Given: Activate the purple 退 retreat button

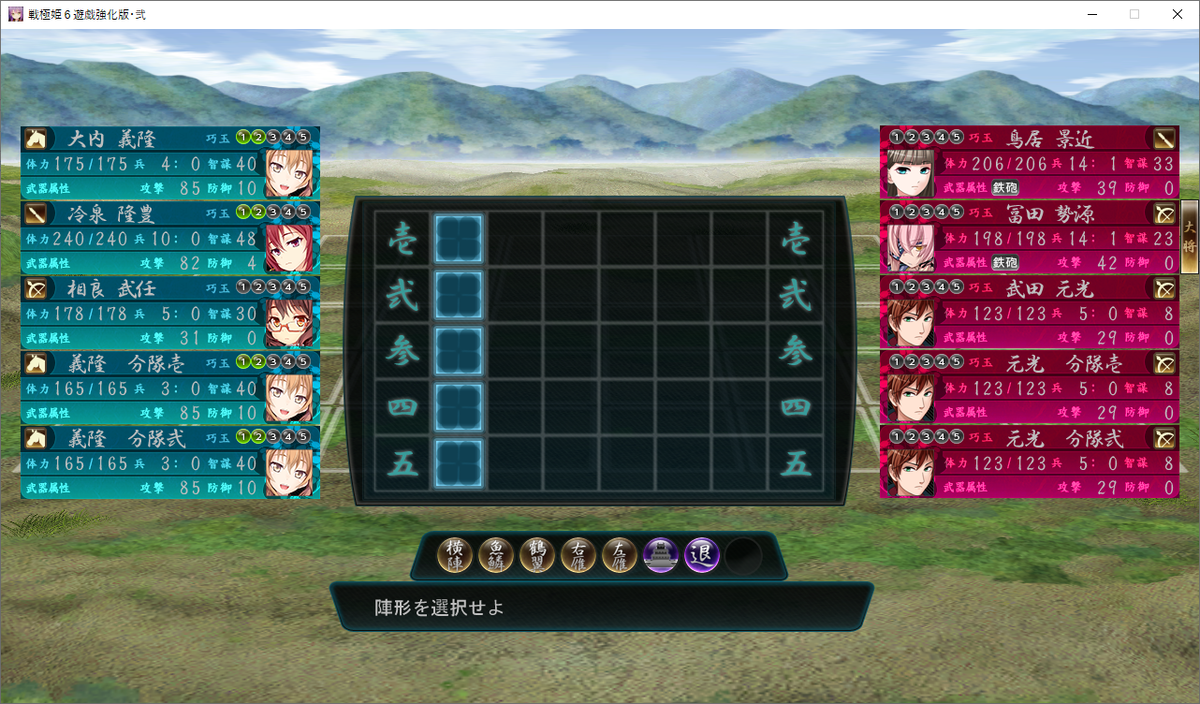Looking at the screenshot, I should tap(702, 555).
